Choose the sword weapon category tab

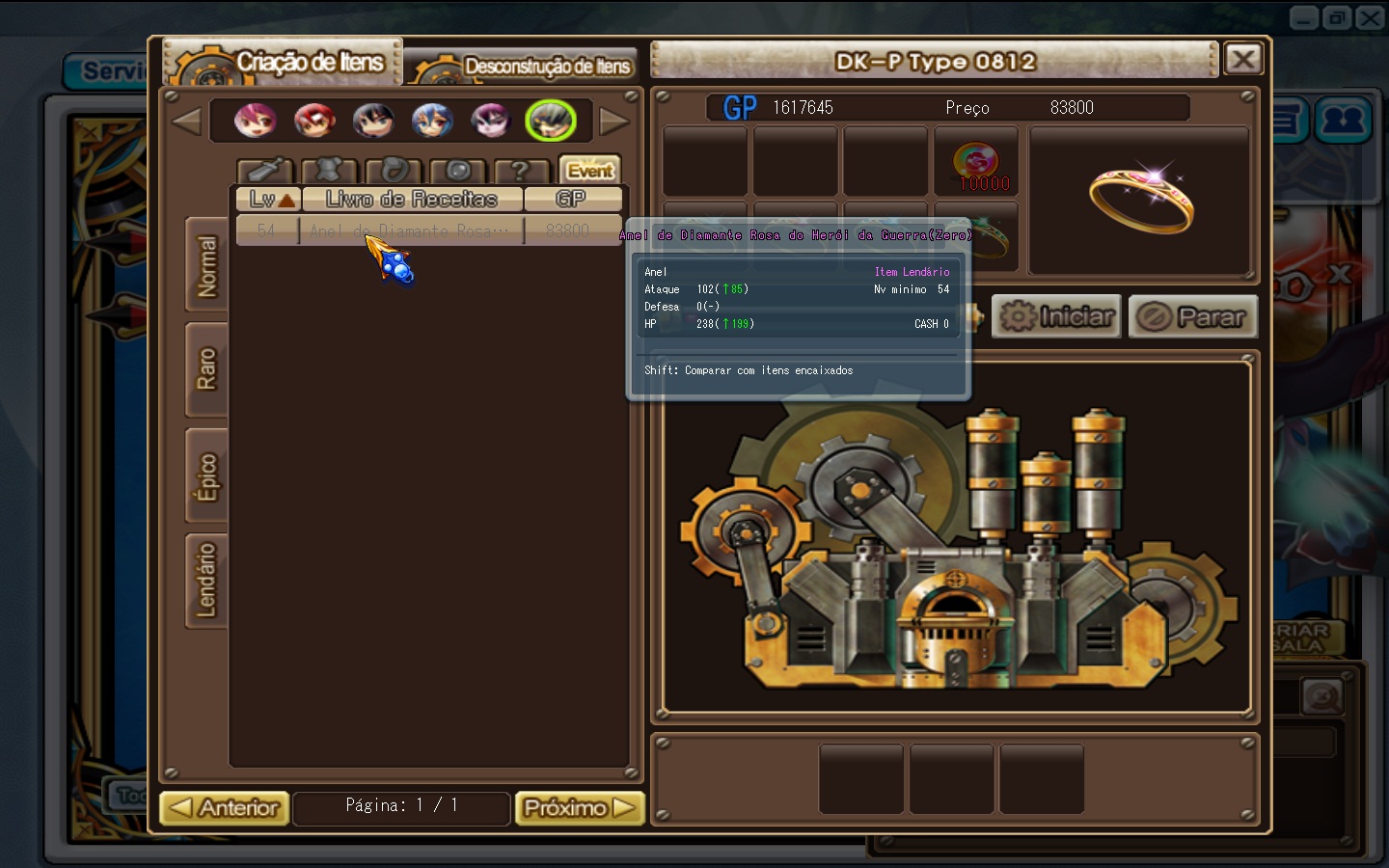pos(264,171)
